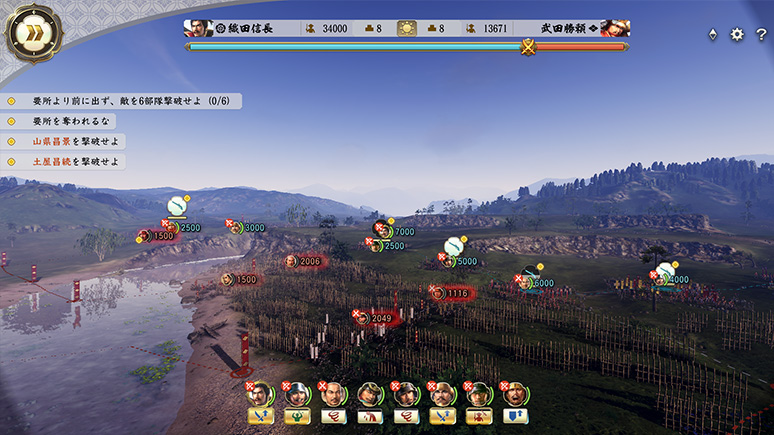Select the gold-framed first officer portrait

(x=260, y=393)
